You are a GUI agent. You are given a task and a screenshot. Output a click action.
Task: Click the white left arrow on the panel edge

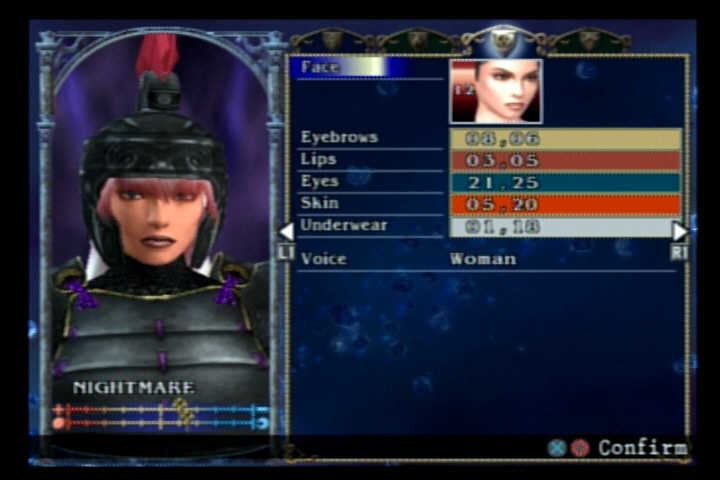coord(286,232)
